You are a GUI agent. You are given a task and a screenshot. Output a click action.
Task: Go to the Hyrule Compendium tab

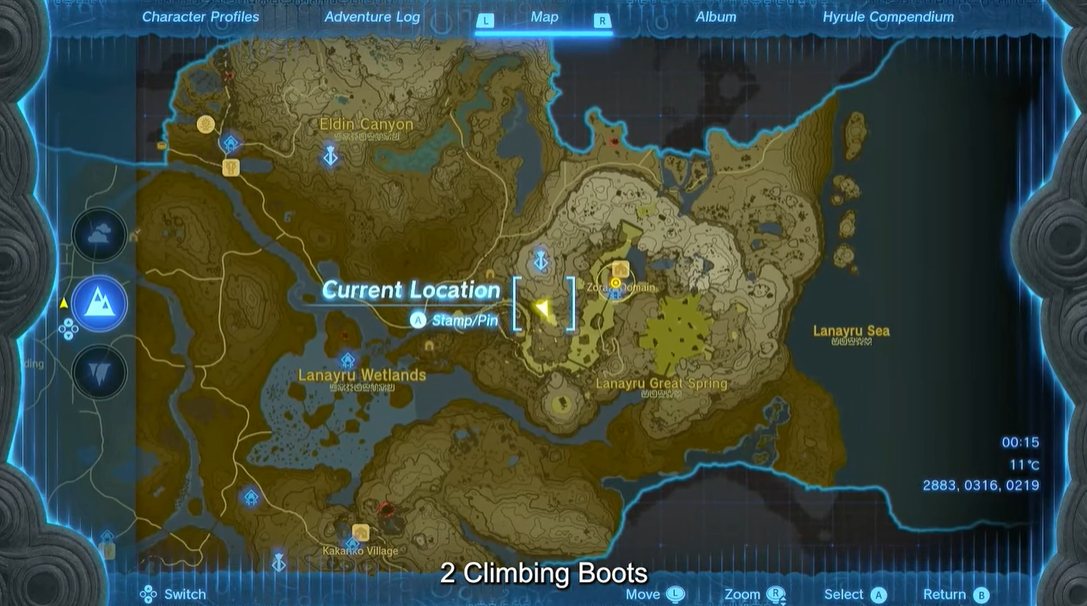click(888, 17)
